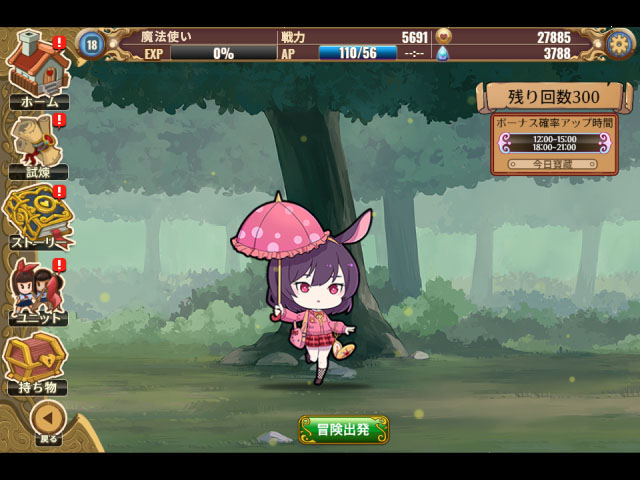Open the ユニット characters menu
The height and width of the screenshot is (480, 640).
pyautogui.click(x=38, y=292)
